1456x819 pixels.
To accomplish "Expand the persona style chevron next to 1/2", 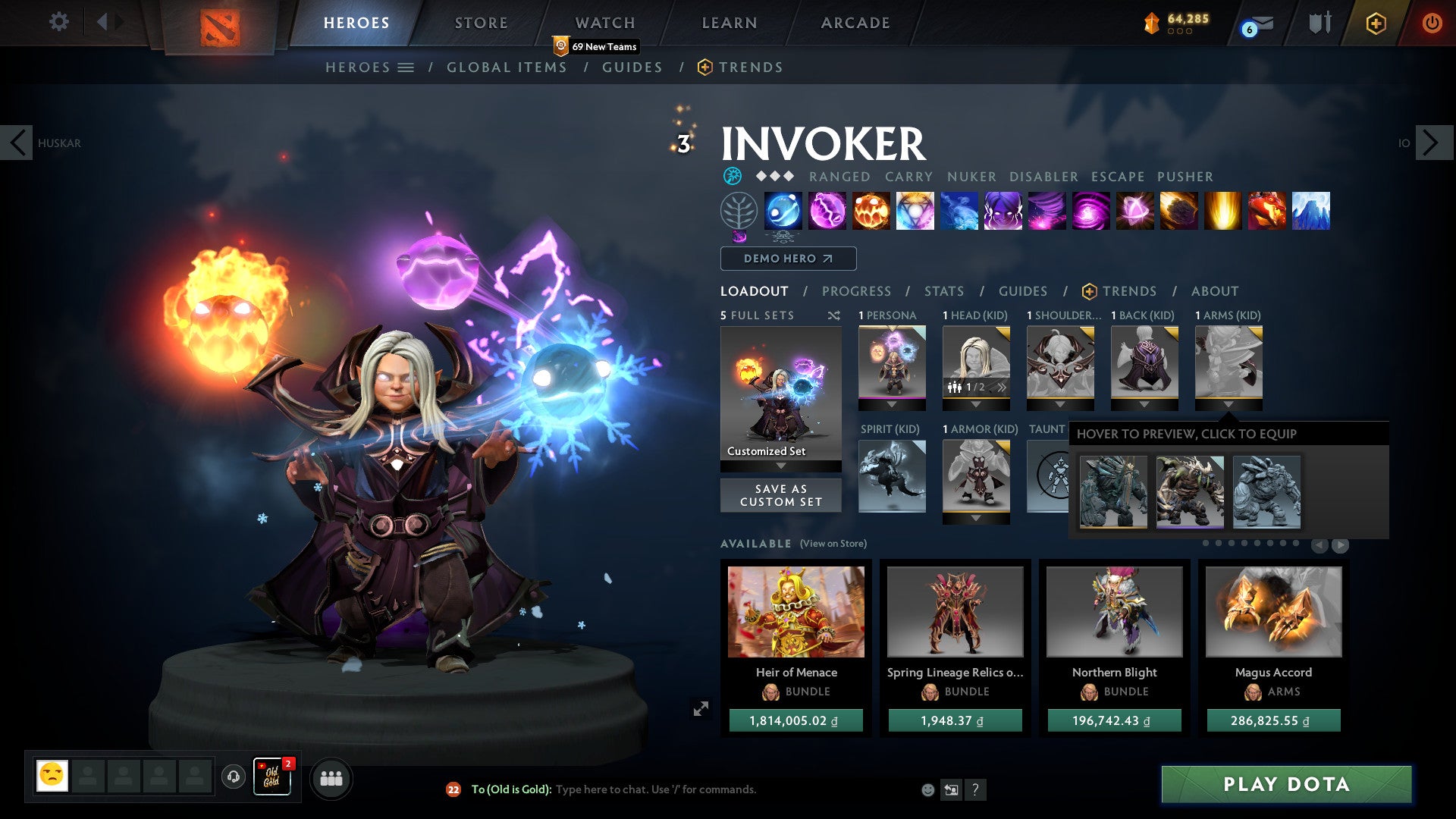I will (x=1001, y=386).
